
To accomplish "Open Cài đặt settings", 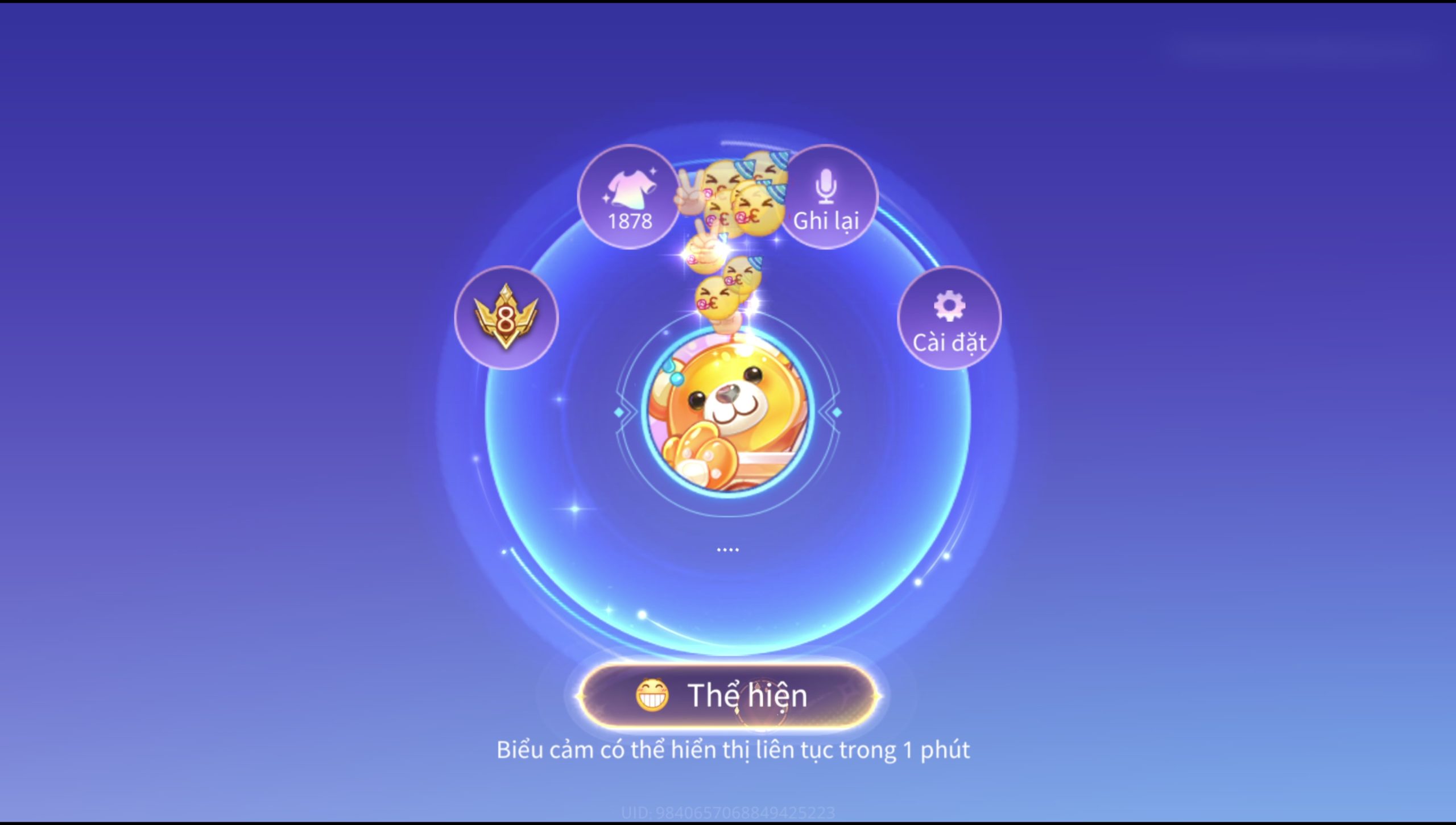I will tap(949, 318).
